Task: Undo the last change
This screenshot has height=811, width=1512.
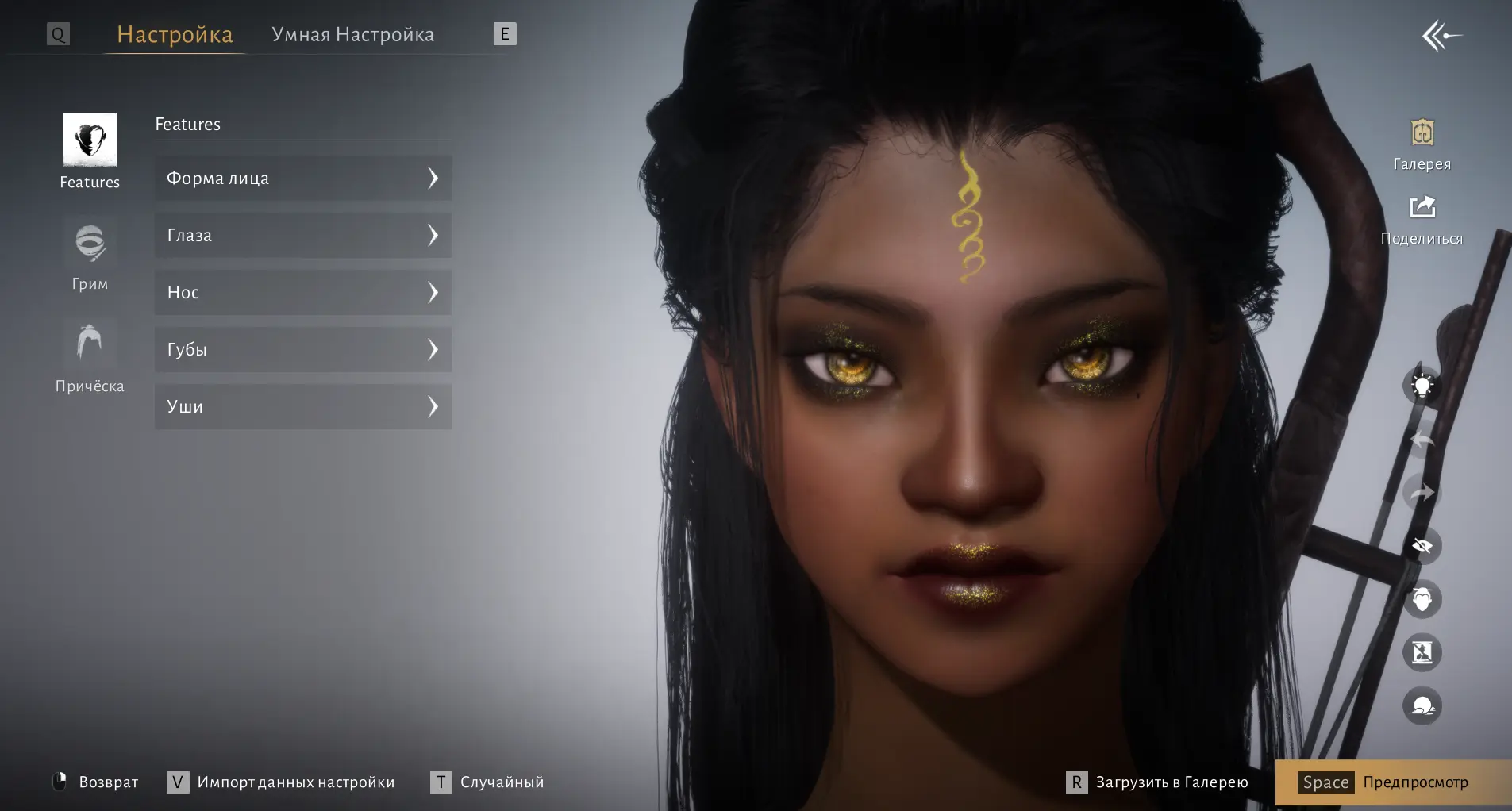Action: point(1422,440)
